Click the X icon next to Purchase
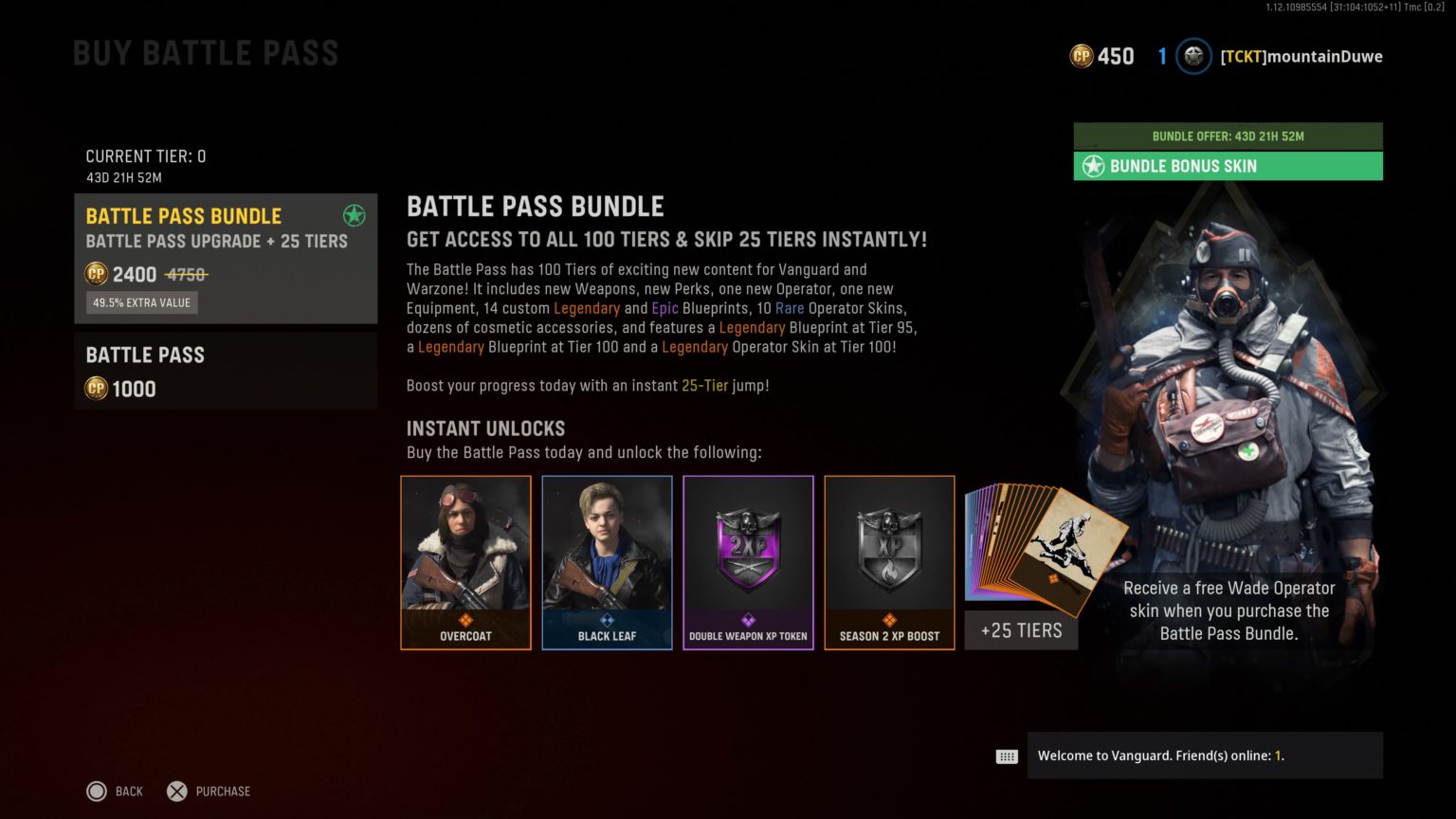The width and height of the screenshot is (1456, 819). click(x=176, y=791)
